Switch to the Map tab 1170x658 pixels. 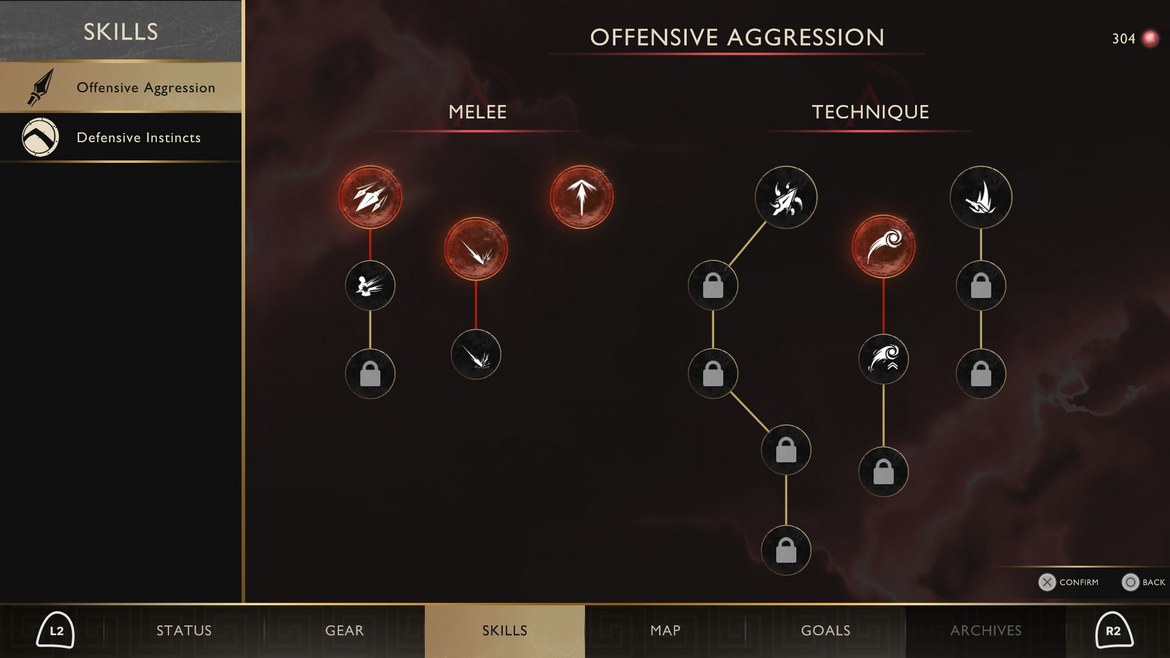[x=665, y=631]
